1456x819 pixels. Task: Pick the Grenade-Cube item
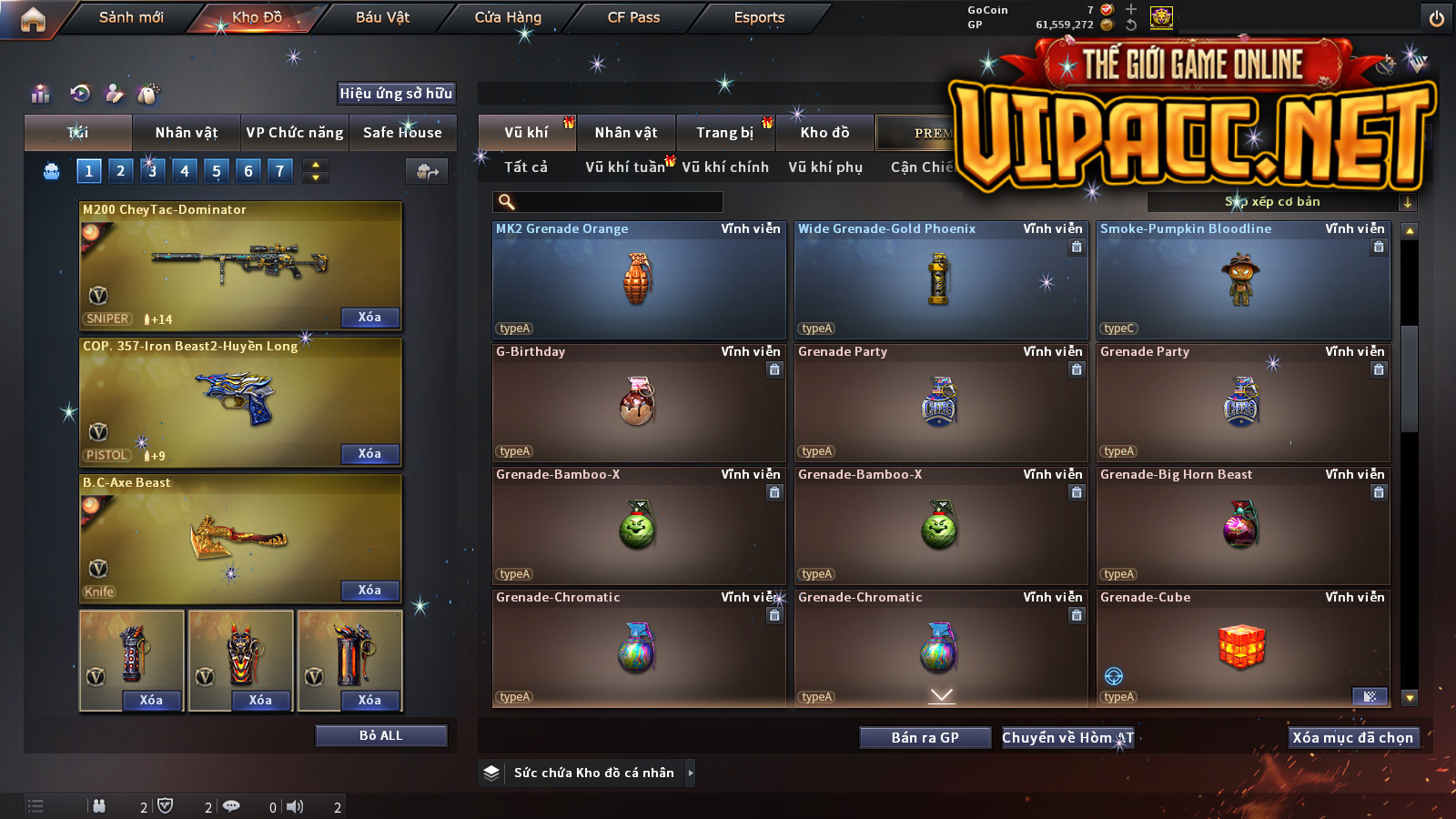tap(1243, 648)
